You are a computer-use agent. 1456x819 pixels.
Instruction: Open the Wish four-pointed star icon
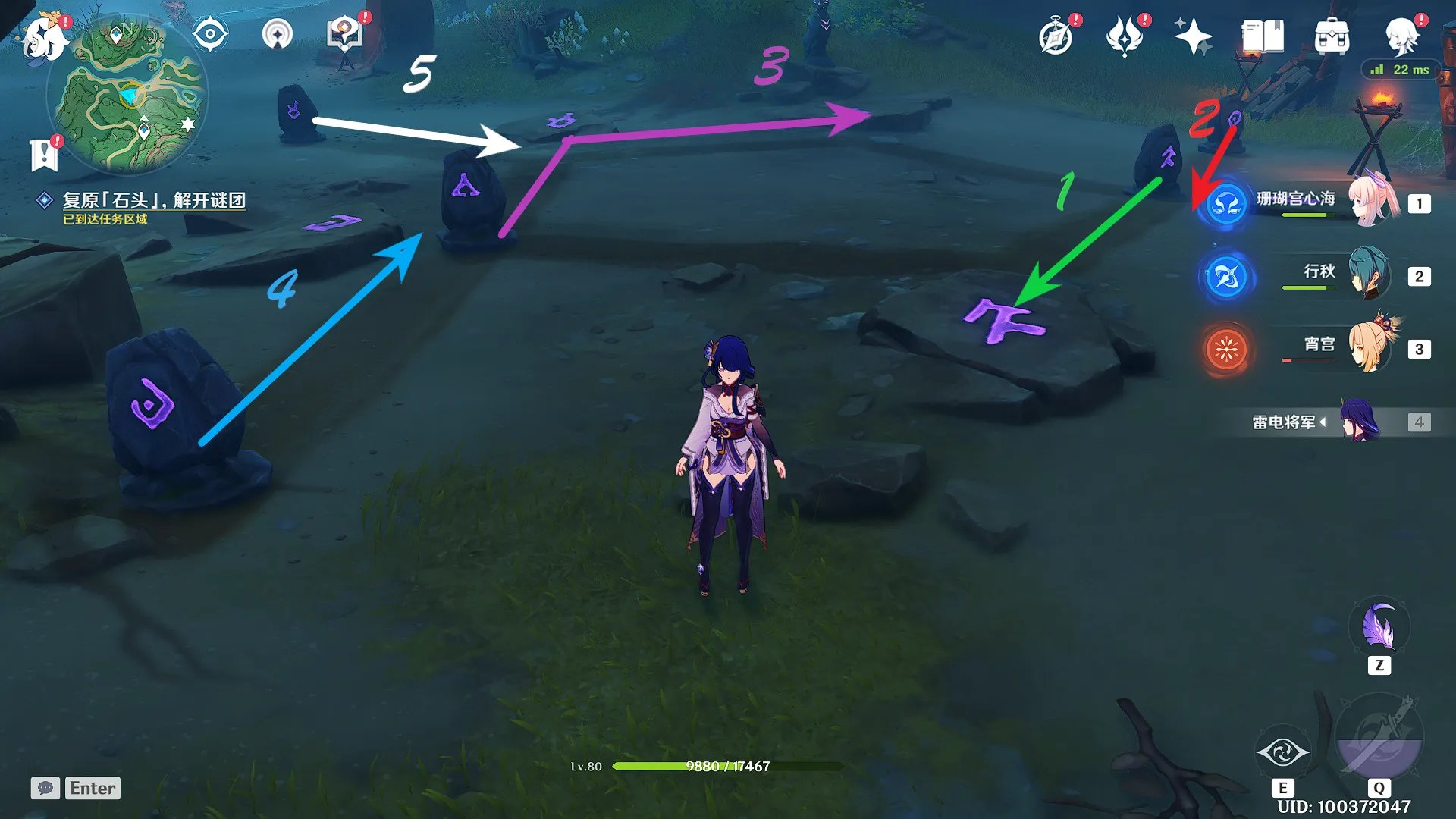click(x=1193, y=36)
